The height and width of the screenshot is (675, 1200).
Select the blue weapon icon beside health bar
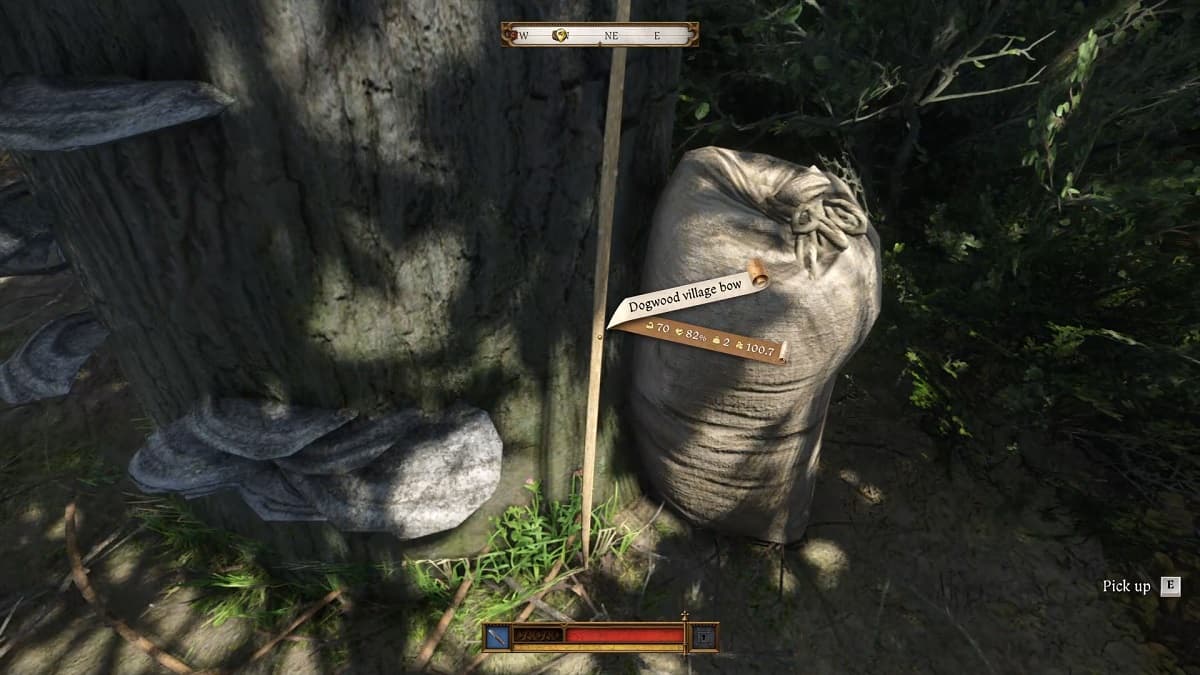[x=498, y=636]
